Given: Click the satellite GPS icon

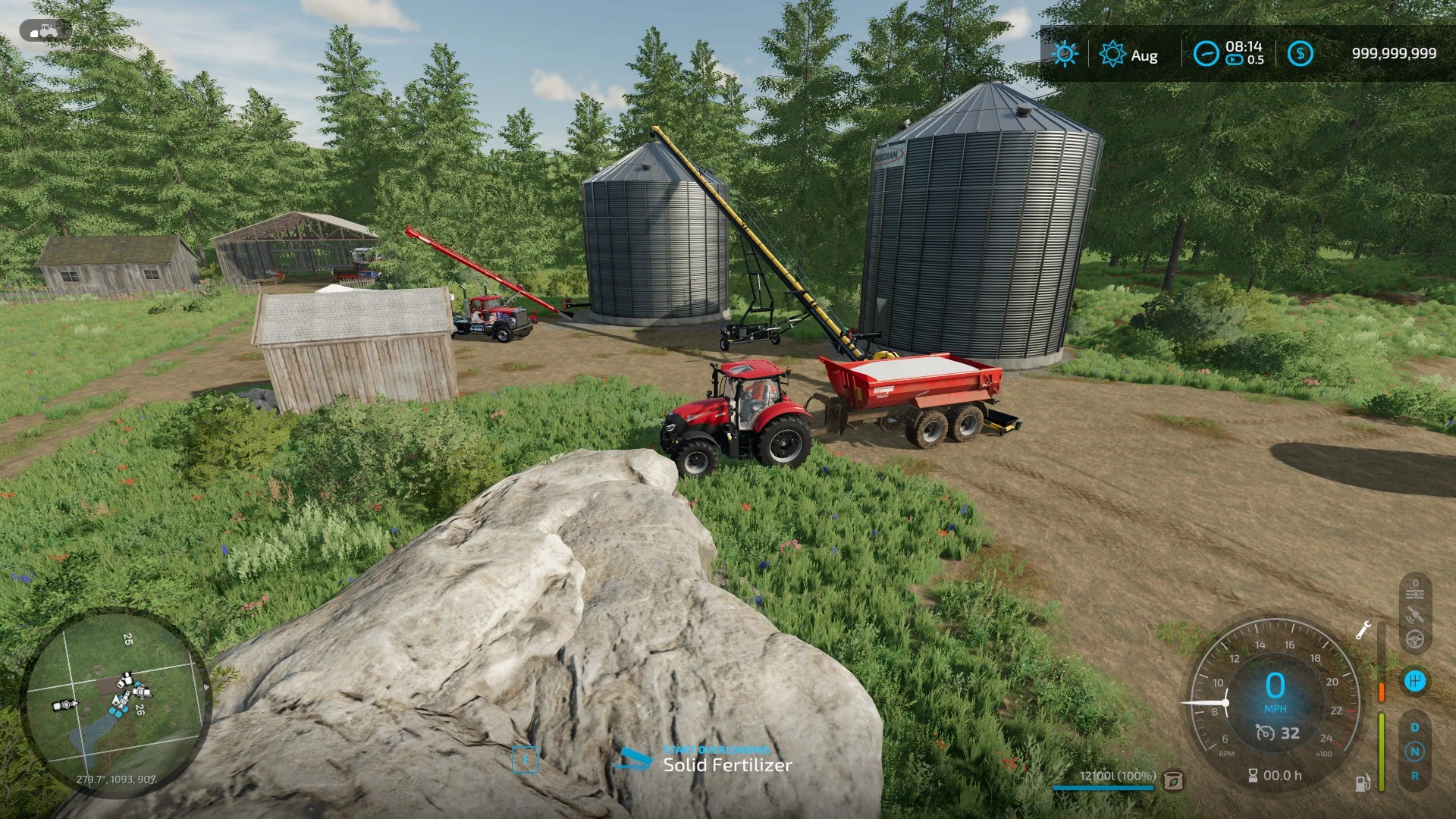Looking at the screenshot, I should click(1415, 614).
